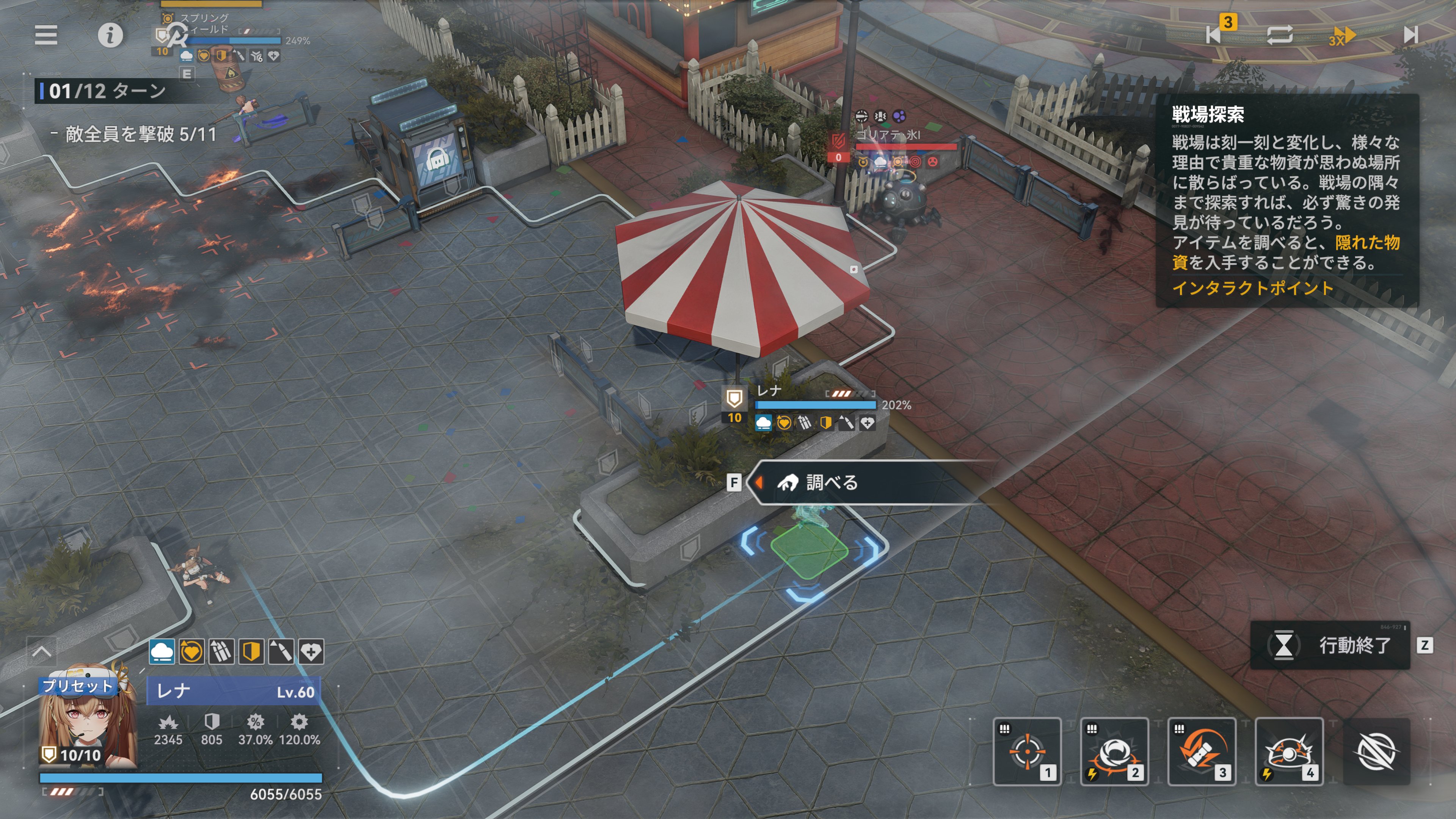Activate skill 4 with the burst icon
This screenshot has width=1456, height=819.
[1289, 752]
